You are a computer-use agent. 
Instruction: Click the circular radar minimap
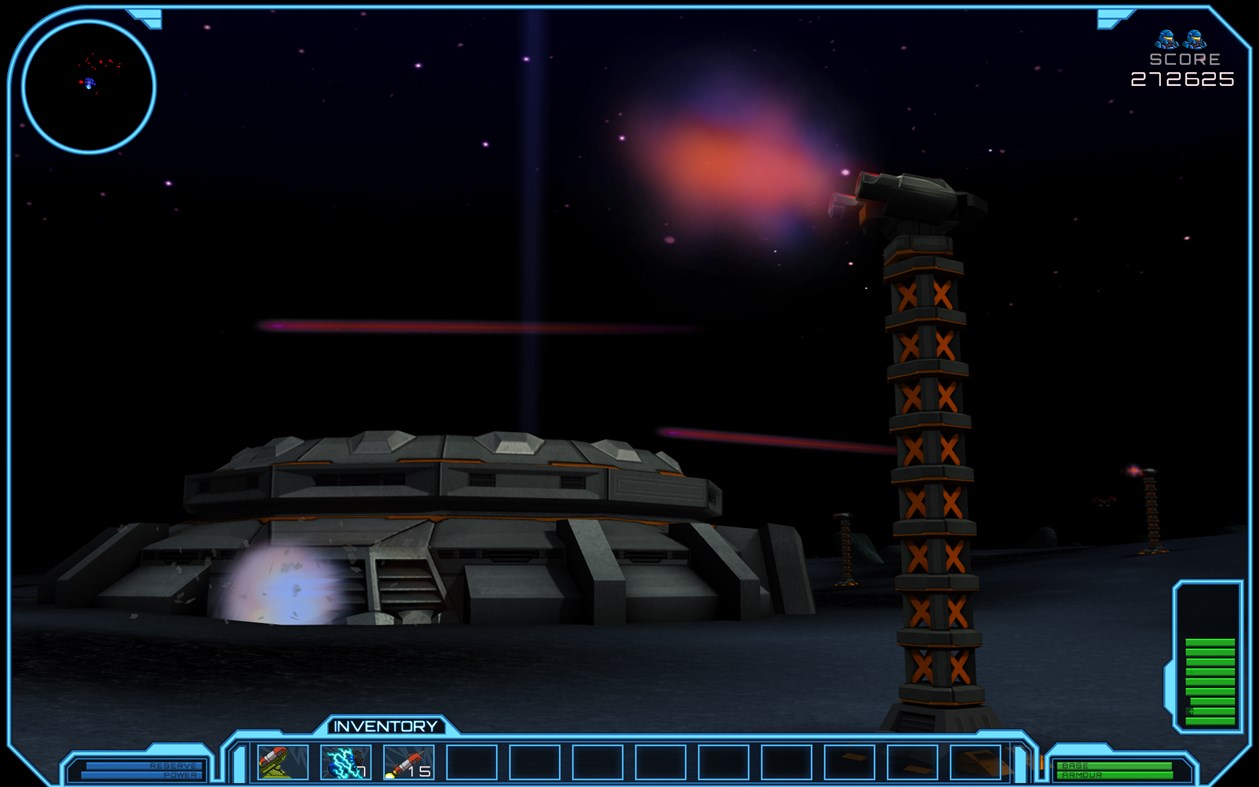coord(88,86)
